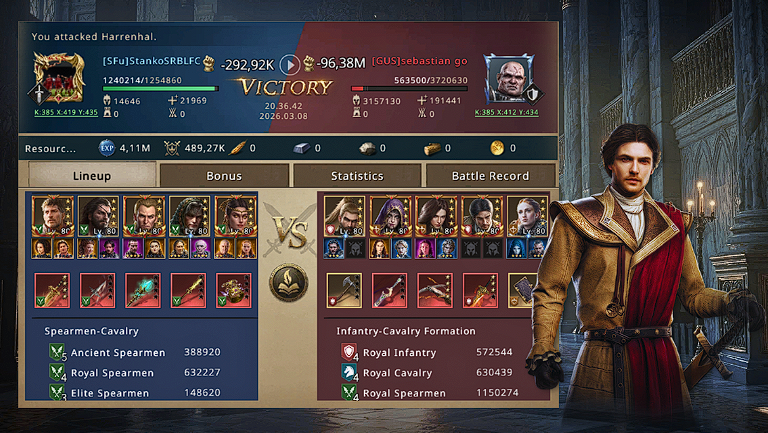Show the Statistics tab
Screen dimensions: 768x433
[x=357, y=176]
